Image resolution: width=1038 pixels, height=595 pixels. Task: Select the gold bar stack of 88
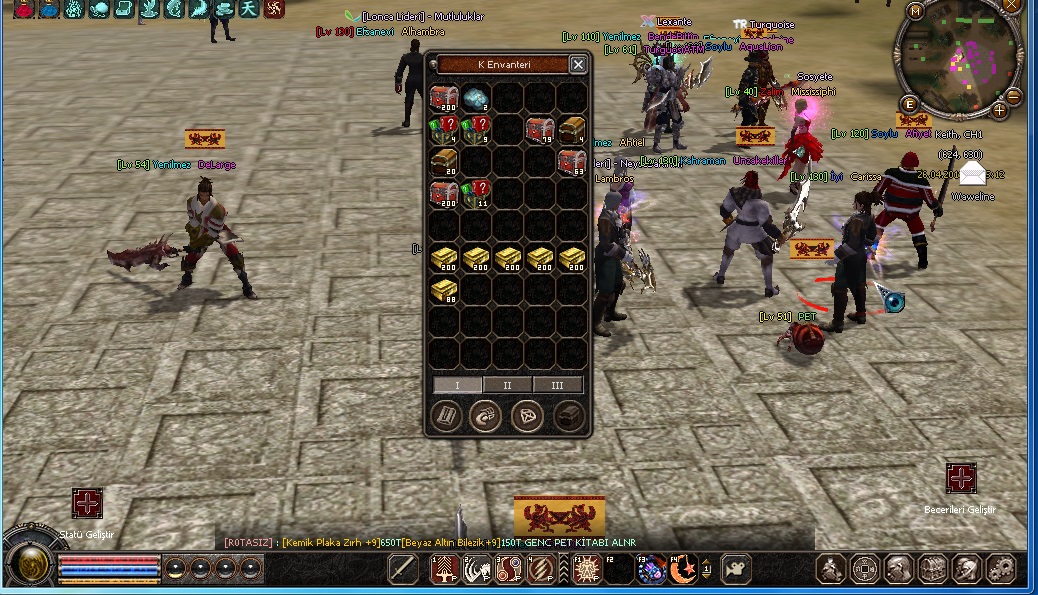(444, 291)
